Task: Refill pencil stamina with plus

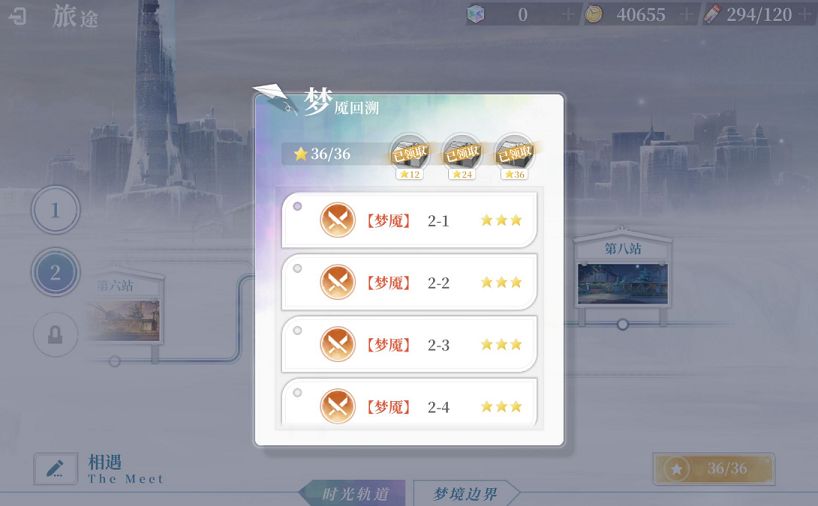Action: pos(805,15)
